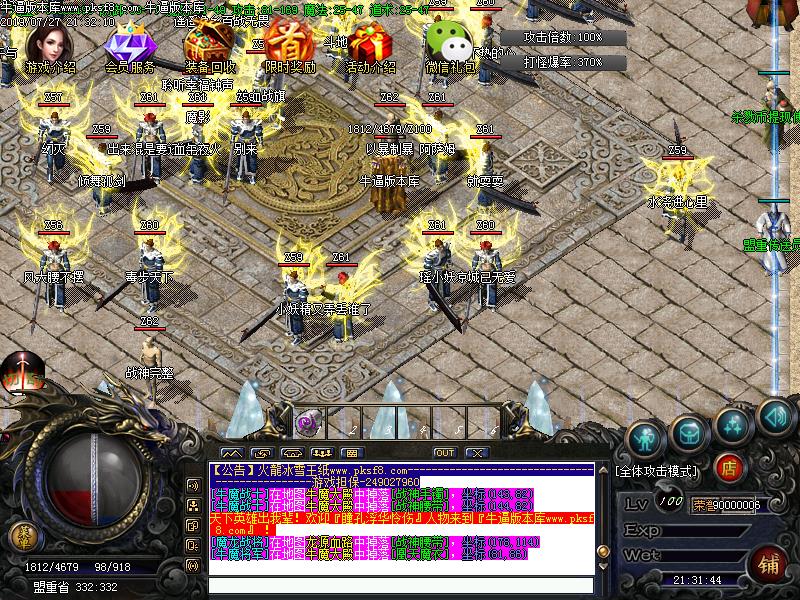The width and height of the screenshot is (800, 600).
Task: Open the bag cube round button
Action: point(689,430)
